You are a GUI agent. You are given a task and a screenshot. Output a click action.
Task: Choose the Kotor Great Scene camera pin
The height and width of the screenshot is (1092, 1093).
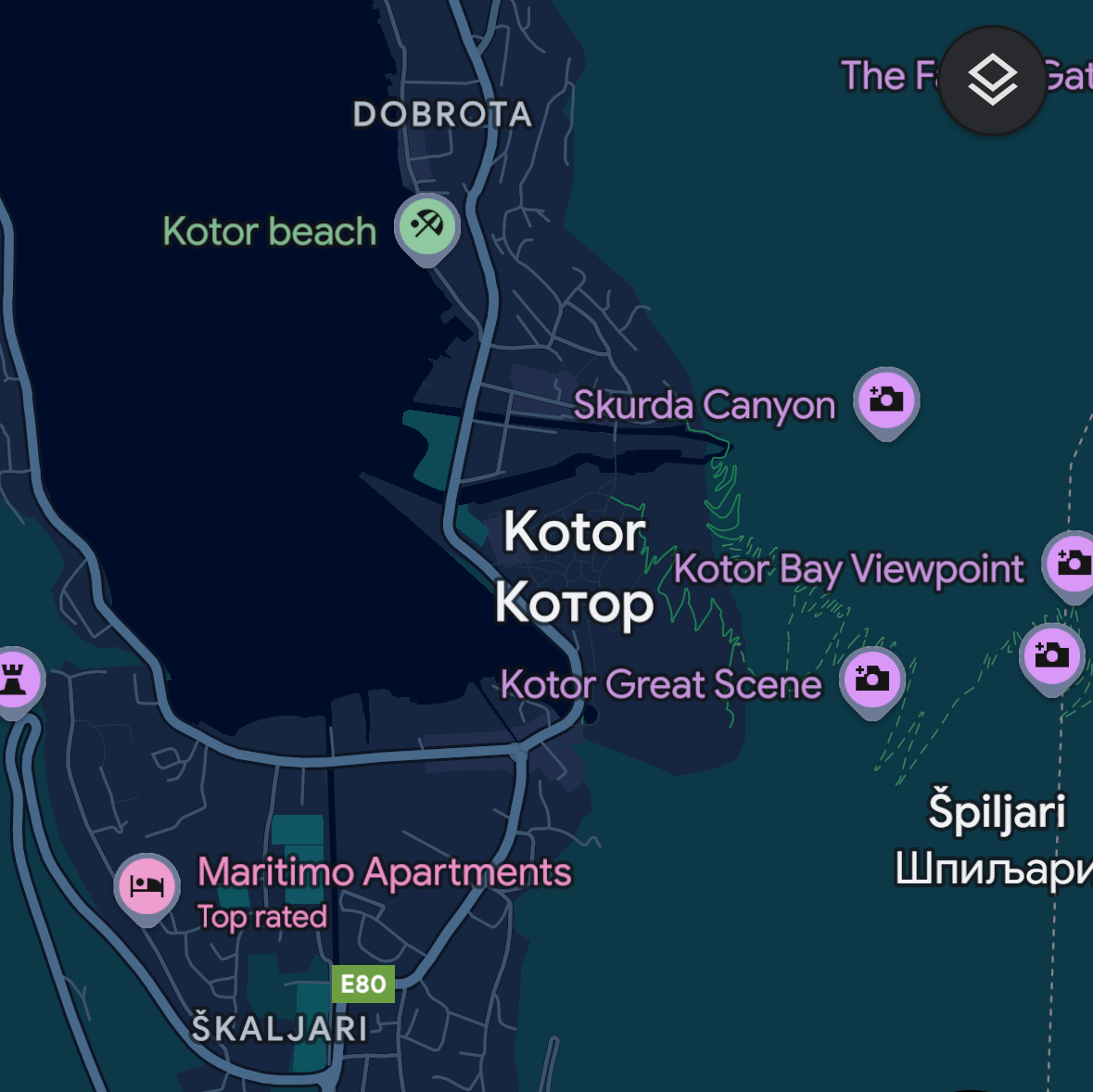coord(871,679)
